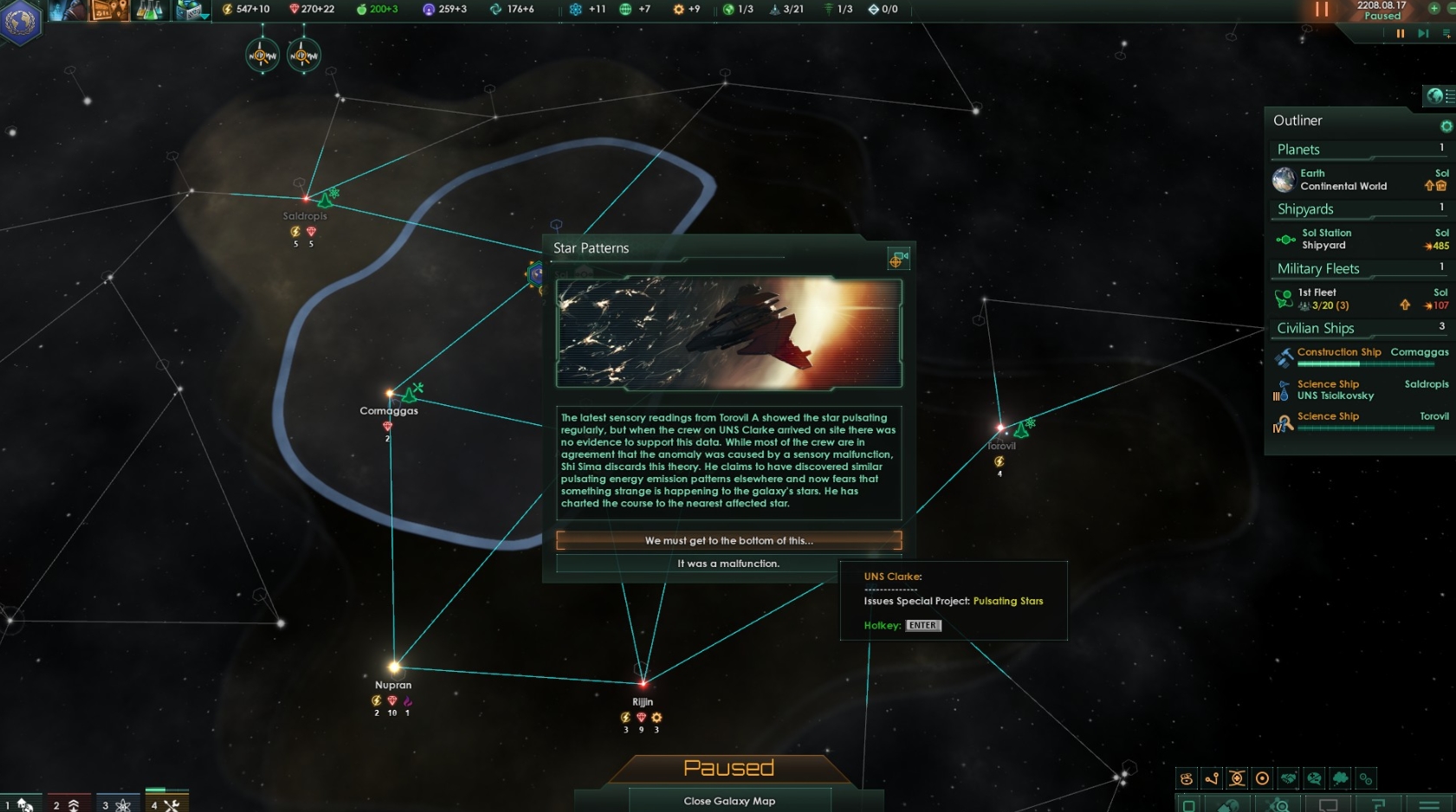Viewport: 1456px width, 812px height.
Task: Collapse the Civilian Ships section
Action: click(x=1316, y=328)
